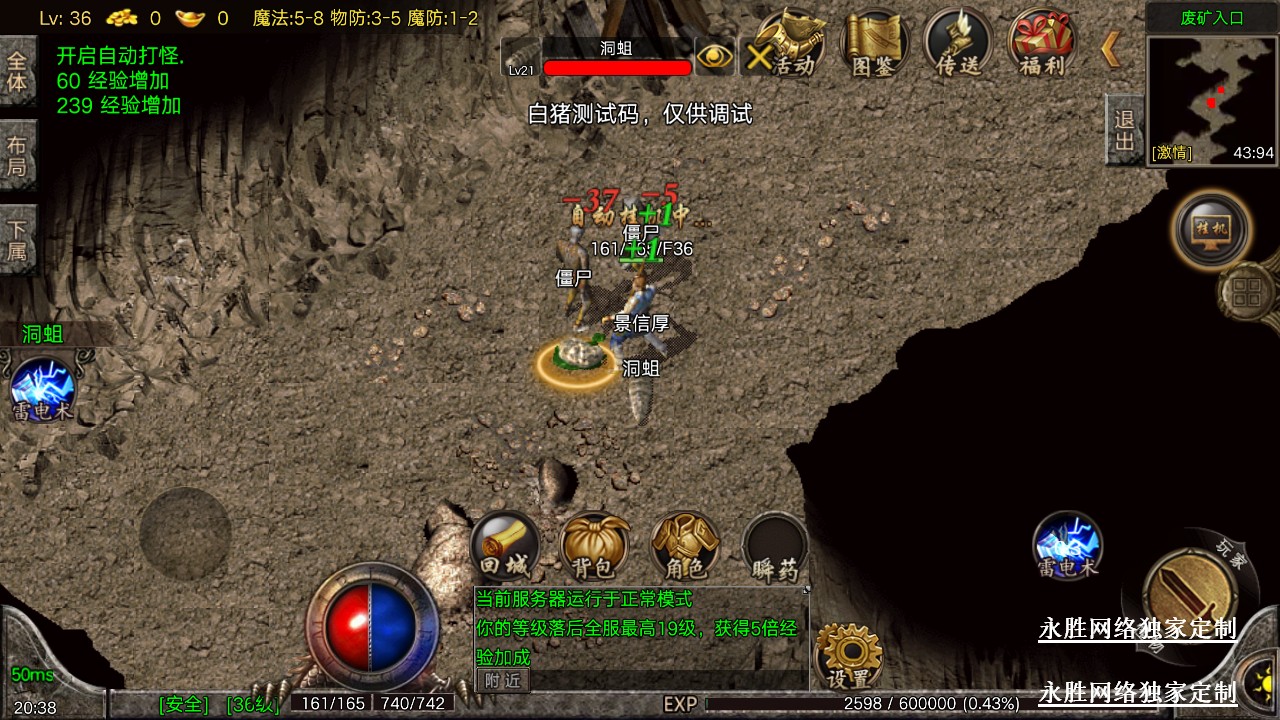This screenshot has width=1280, height=720.
Task: Open the 角色 character sheet
Action: tap(685, 546)
